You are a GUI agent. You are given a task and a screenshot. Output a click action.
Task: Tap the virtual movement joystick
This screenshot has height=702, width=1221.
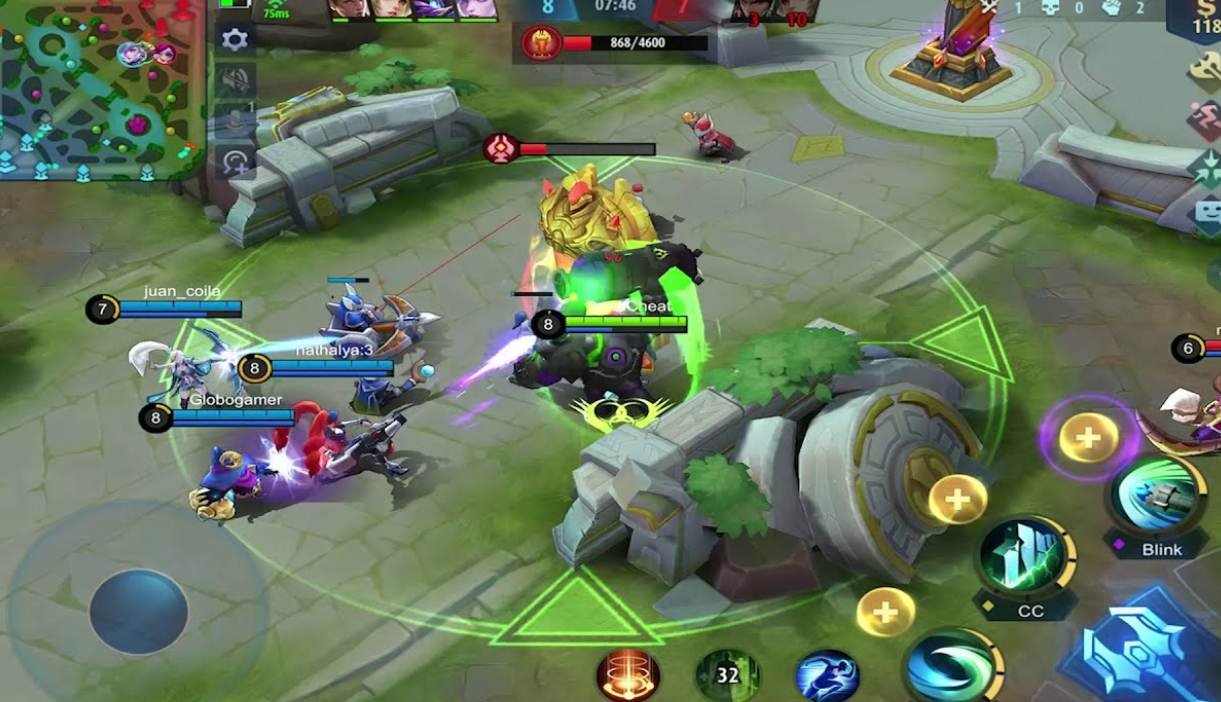(138, 611)
